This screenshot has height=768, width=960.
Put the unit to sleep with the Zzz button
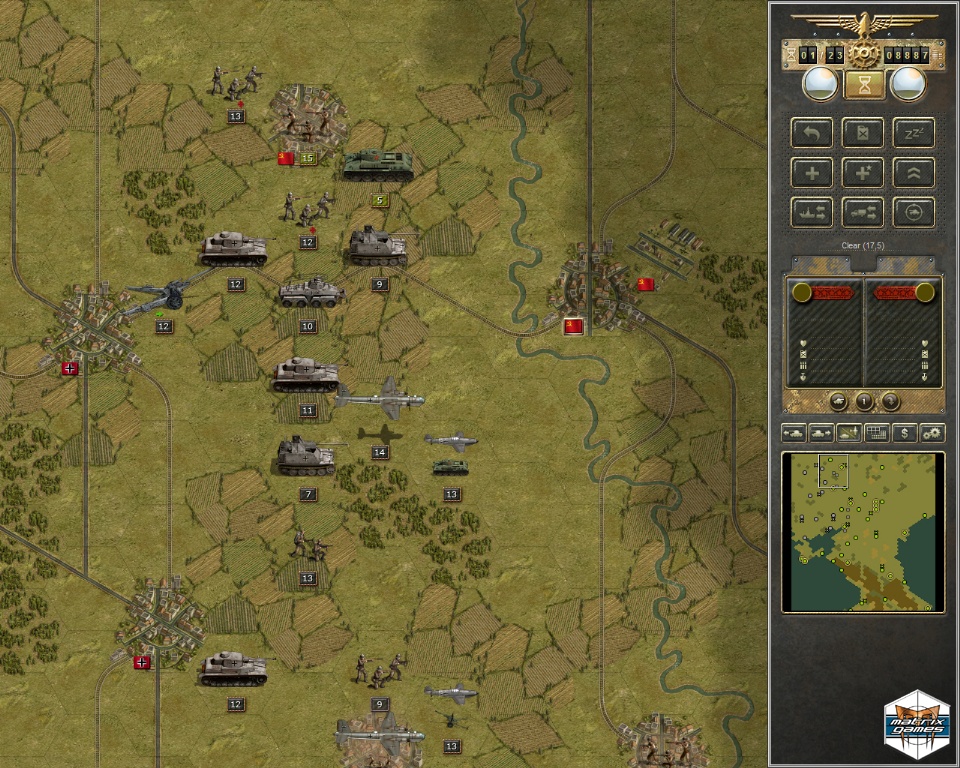(x=914, y=133)
